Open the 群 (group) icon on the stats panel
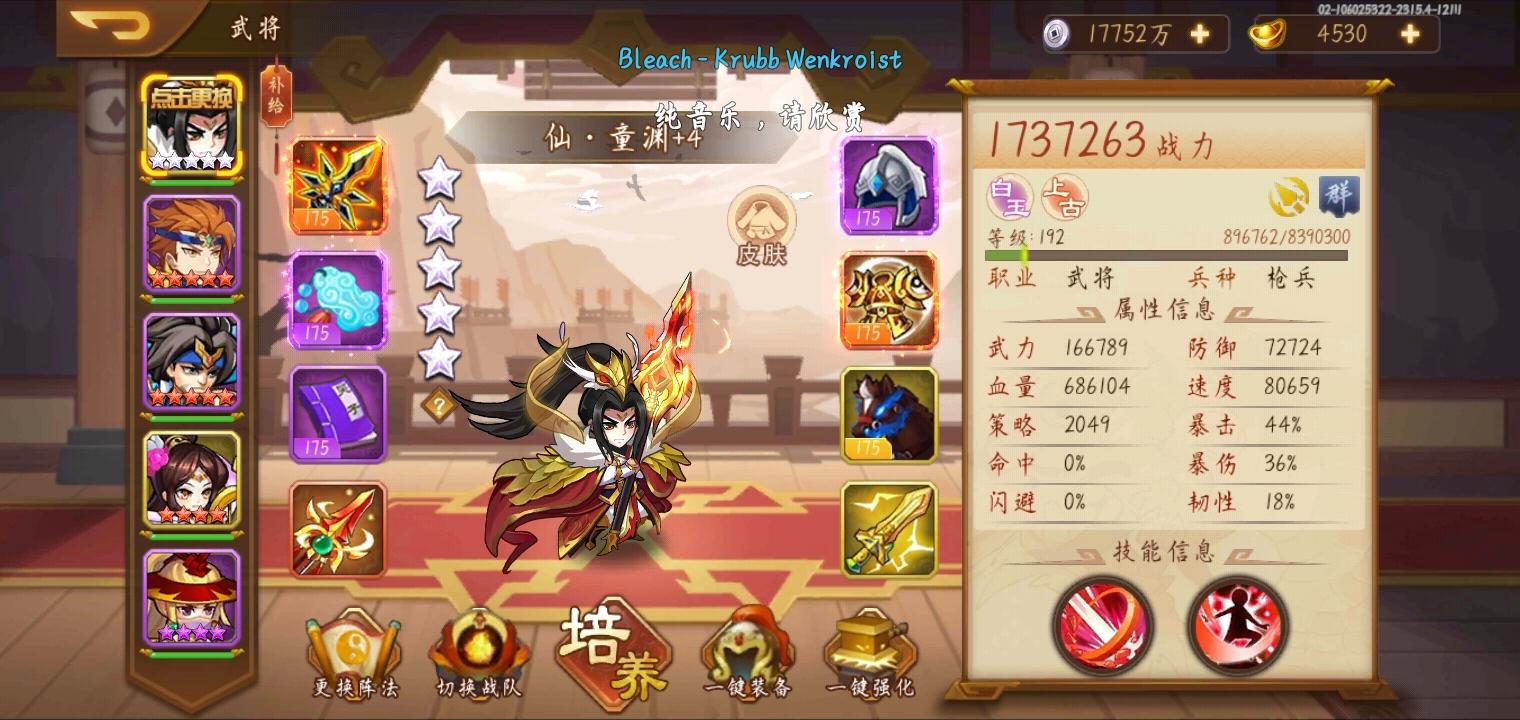Screen dimensions: 1520x720 pyautogui.click(x=1340, y=197)
